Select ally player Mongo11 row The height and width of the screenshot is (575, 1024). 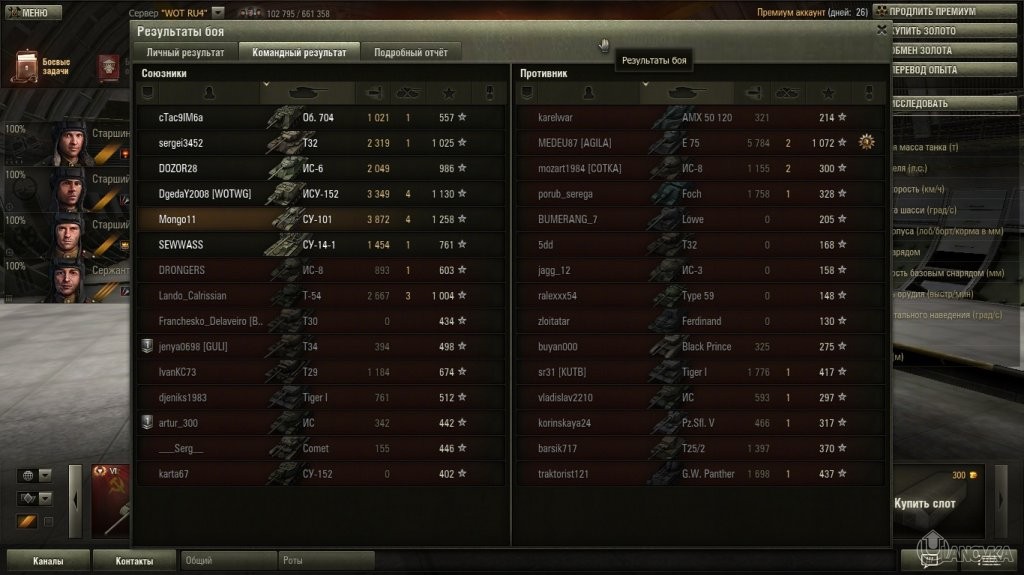(x=320, y=219)
